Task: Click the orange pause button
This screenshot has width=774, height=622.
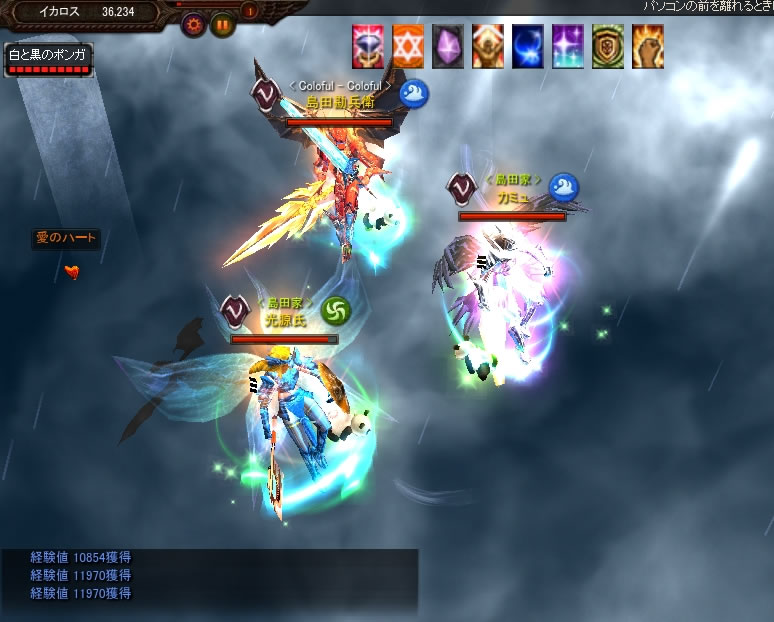Action: [222, 26]
